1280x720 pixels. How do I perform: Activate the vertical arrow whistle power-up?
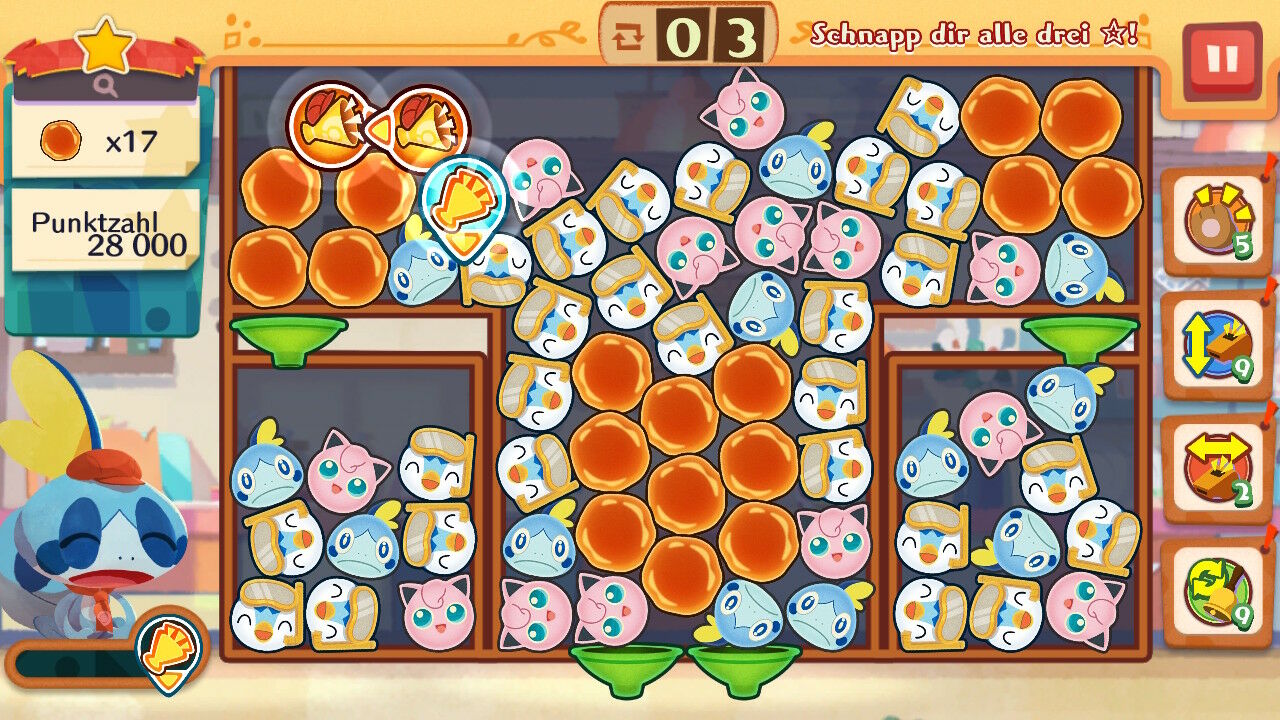(x=1216, y=346)
